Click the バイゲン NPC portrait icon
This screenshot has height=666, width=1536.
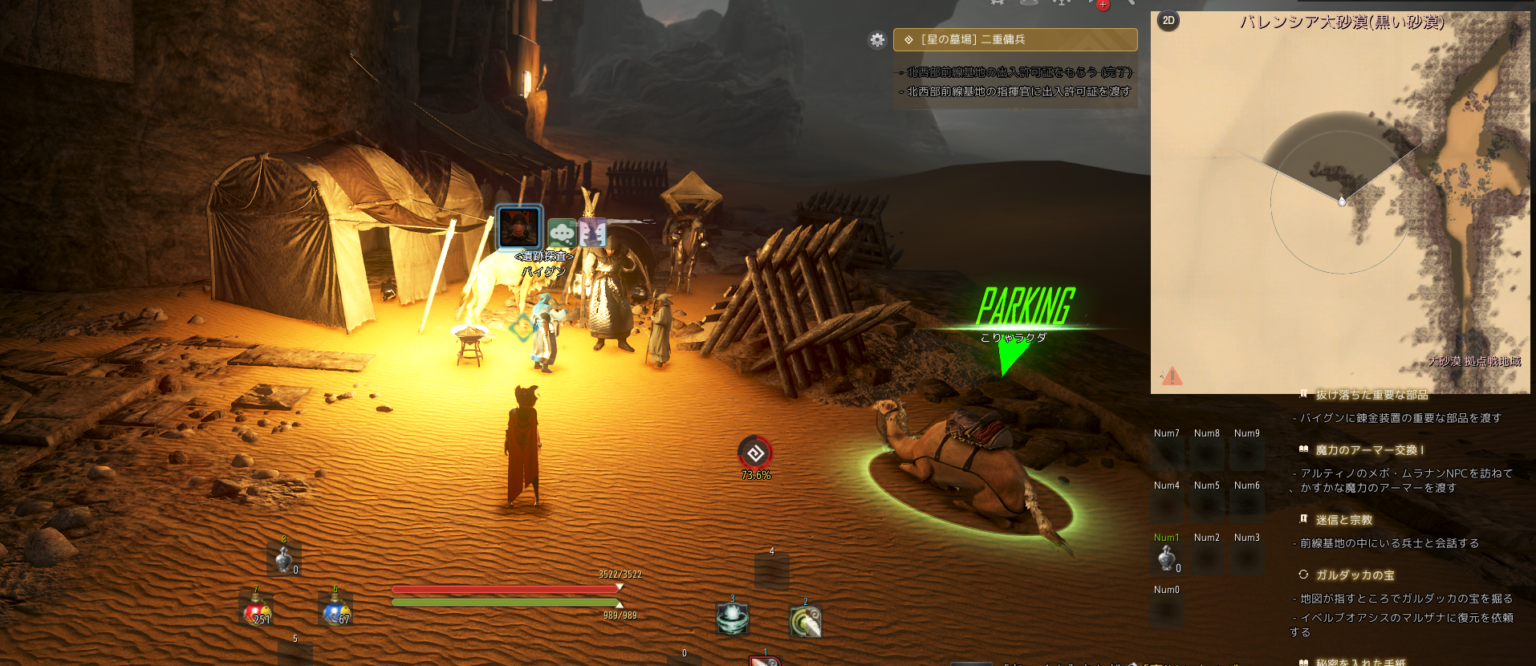tap(520, 228)
